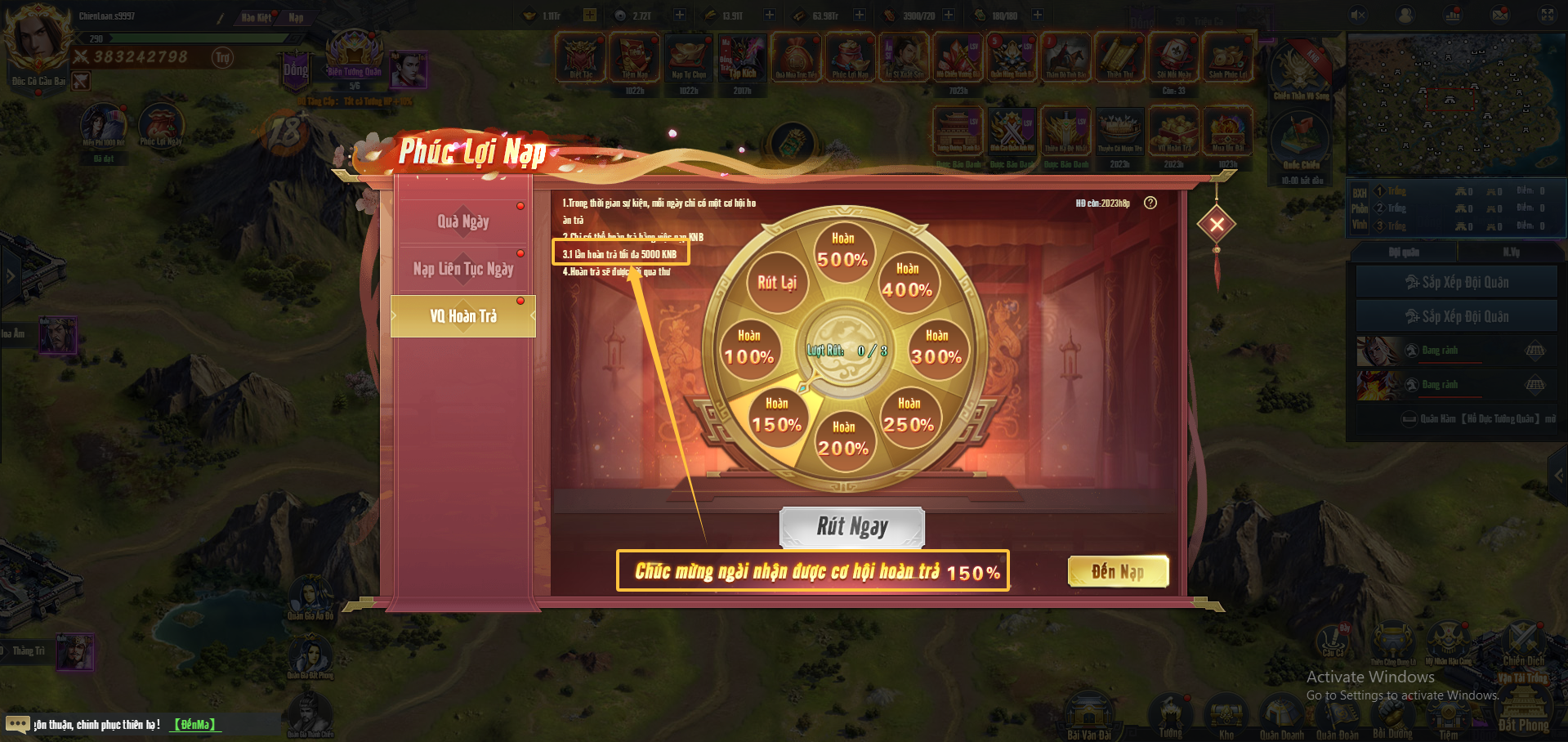The image size is (1568, 742).
Task: Switch to the Quà Ngày tab
Action: point(462,221)
